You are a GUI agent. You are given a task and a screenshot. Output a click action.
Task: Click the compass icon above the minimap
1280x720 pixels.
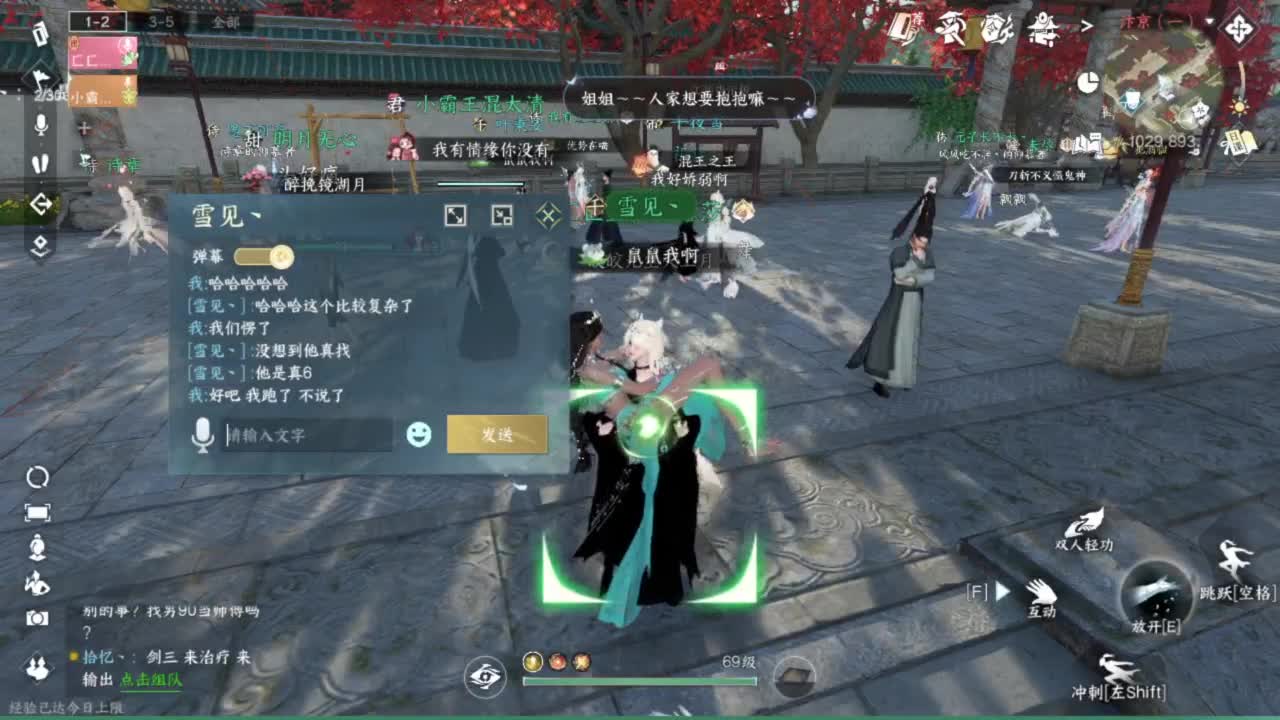[1240, 27]
